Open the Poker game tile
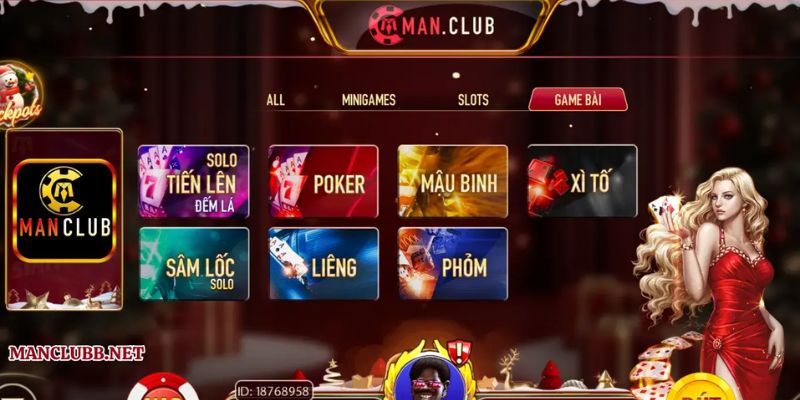Screen dimensions: 800x400 [x=323, y=182]
